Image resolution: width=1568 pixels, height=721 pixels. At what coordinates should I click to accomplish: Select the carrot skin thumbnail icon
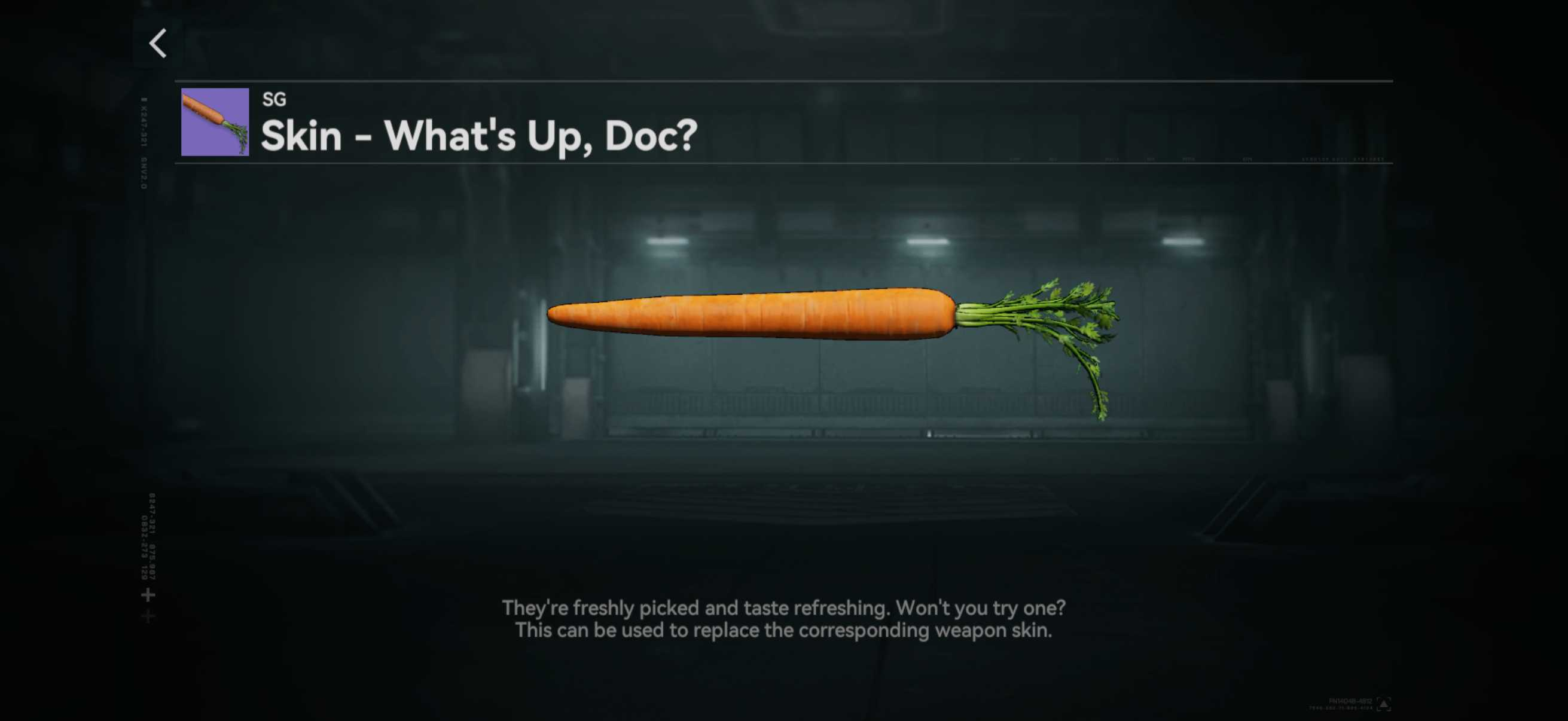pyautogui.click(x=215, y=122)
